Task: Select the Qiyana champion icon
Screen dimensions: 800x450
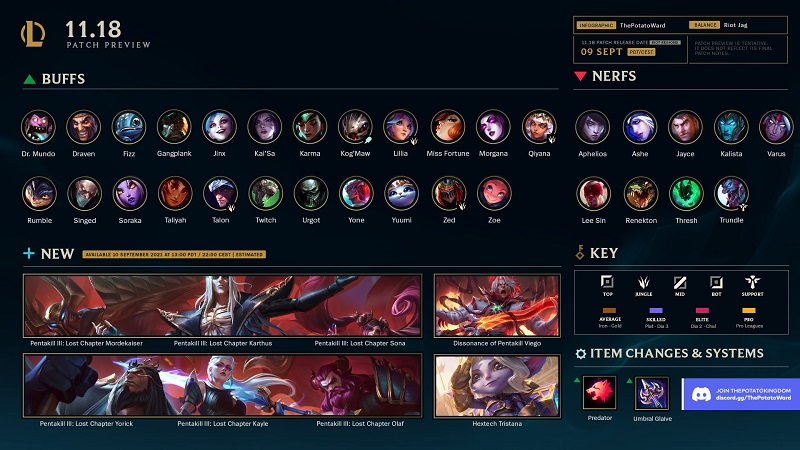Action: pyautogui.click(x=538, y=127)
